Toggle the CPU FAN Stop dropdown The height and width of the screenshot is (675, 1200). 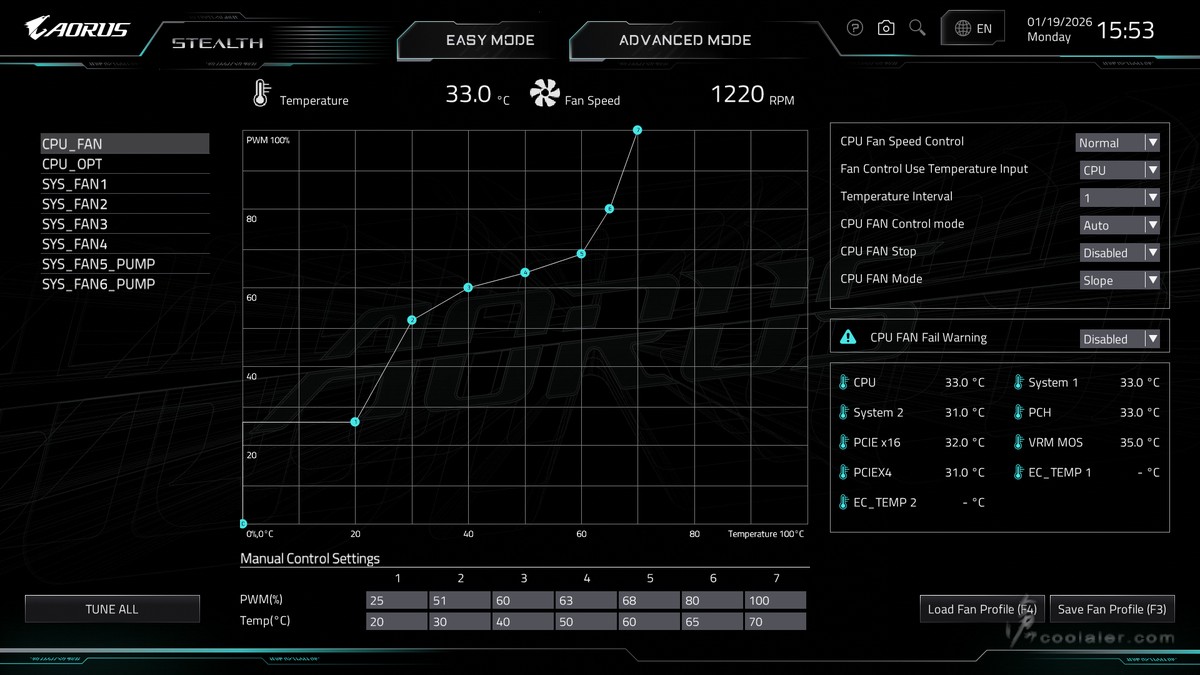1119,253
